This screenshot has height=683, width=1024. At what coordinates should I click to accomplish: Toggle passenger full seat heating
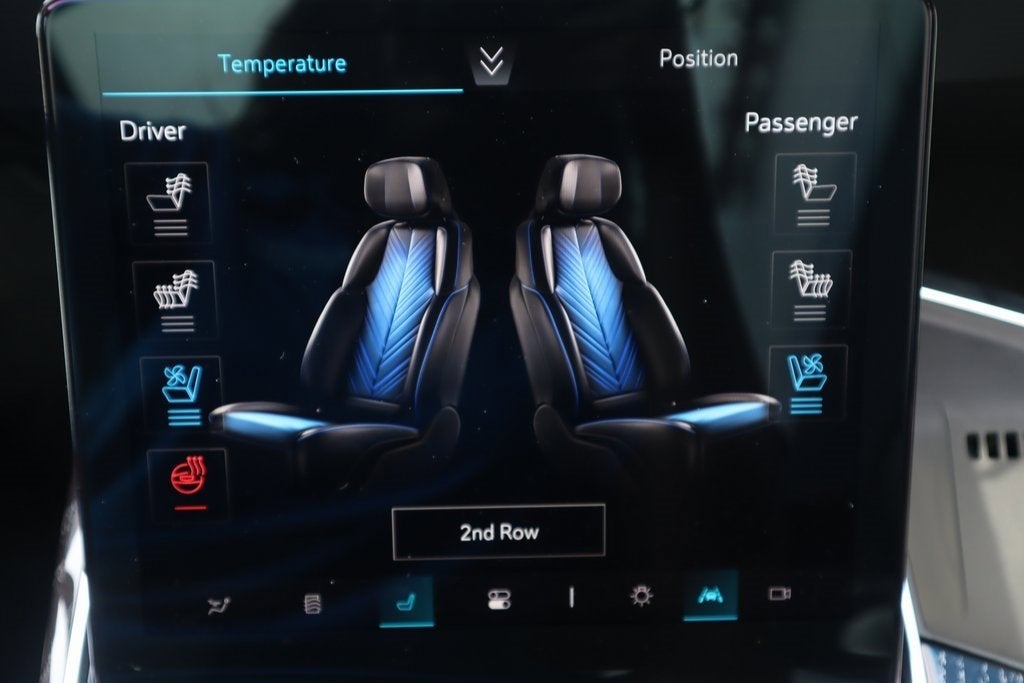(812, 289)
